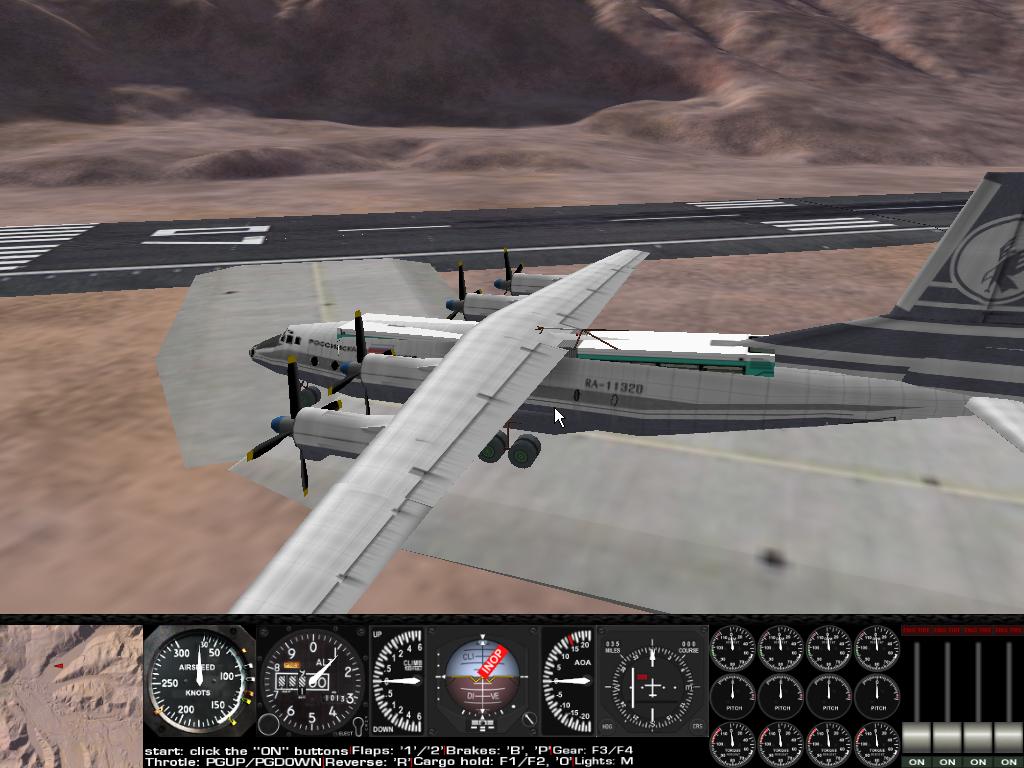Screen dimensions: 1024x768
Task: Click the altimeter pressure setting knob
Action: coord(269,725)
